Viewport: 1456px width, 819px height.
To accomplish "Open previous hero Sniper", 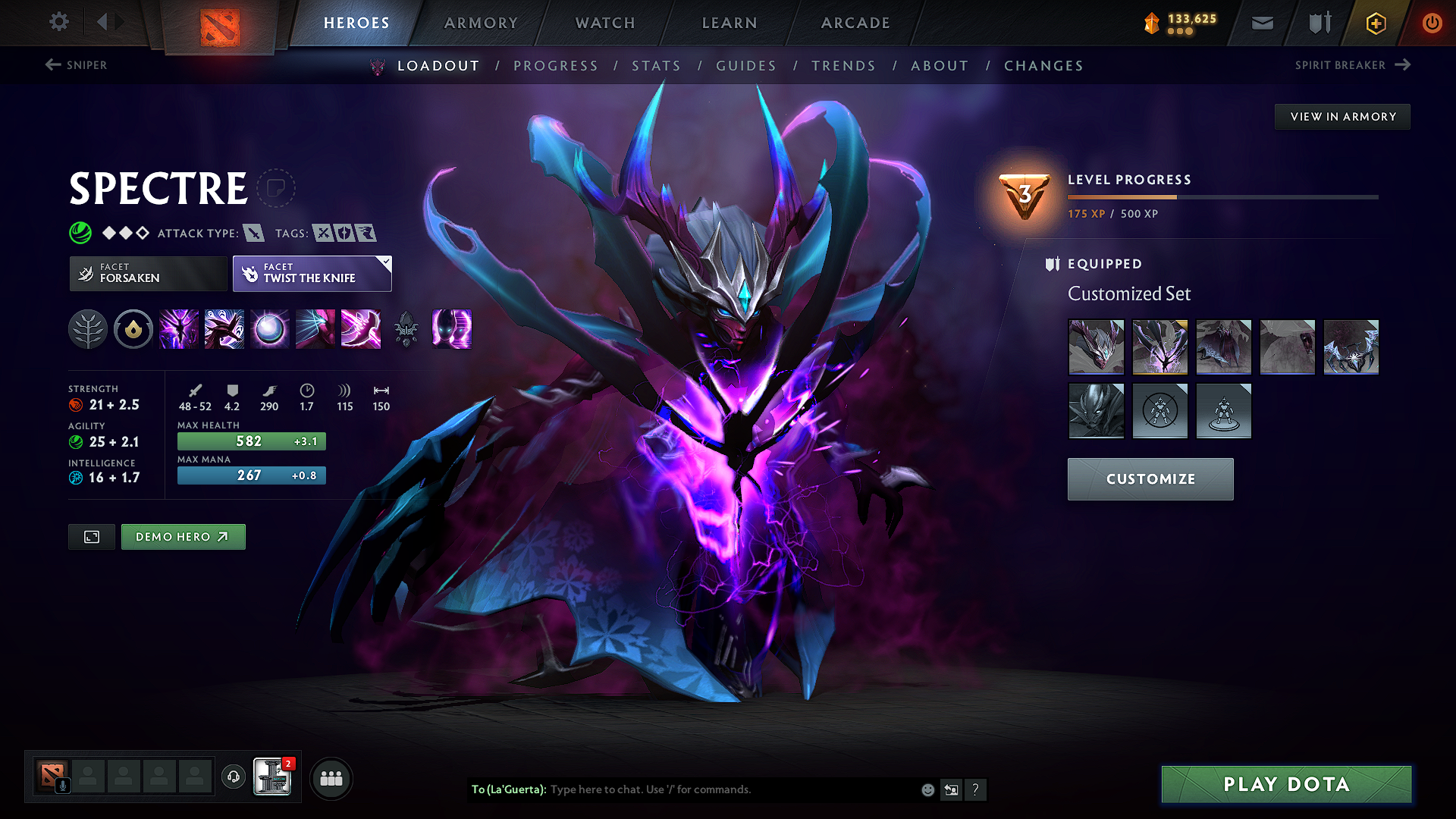I will (x=76, y=65).
